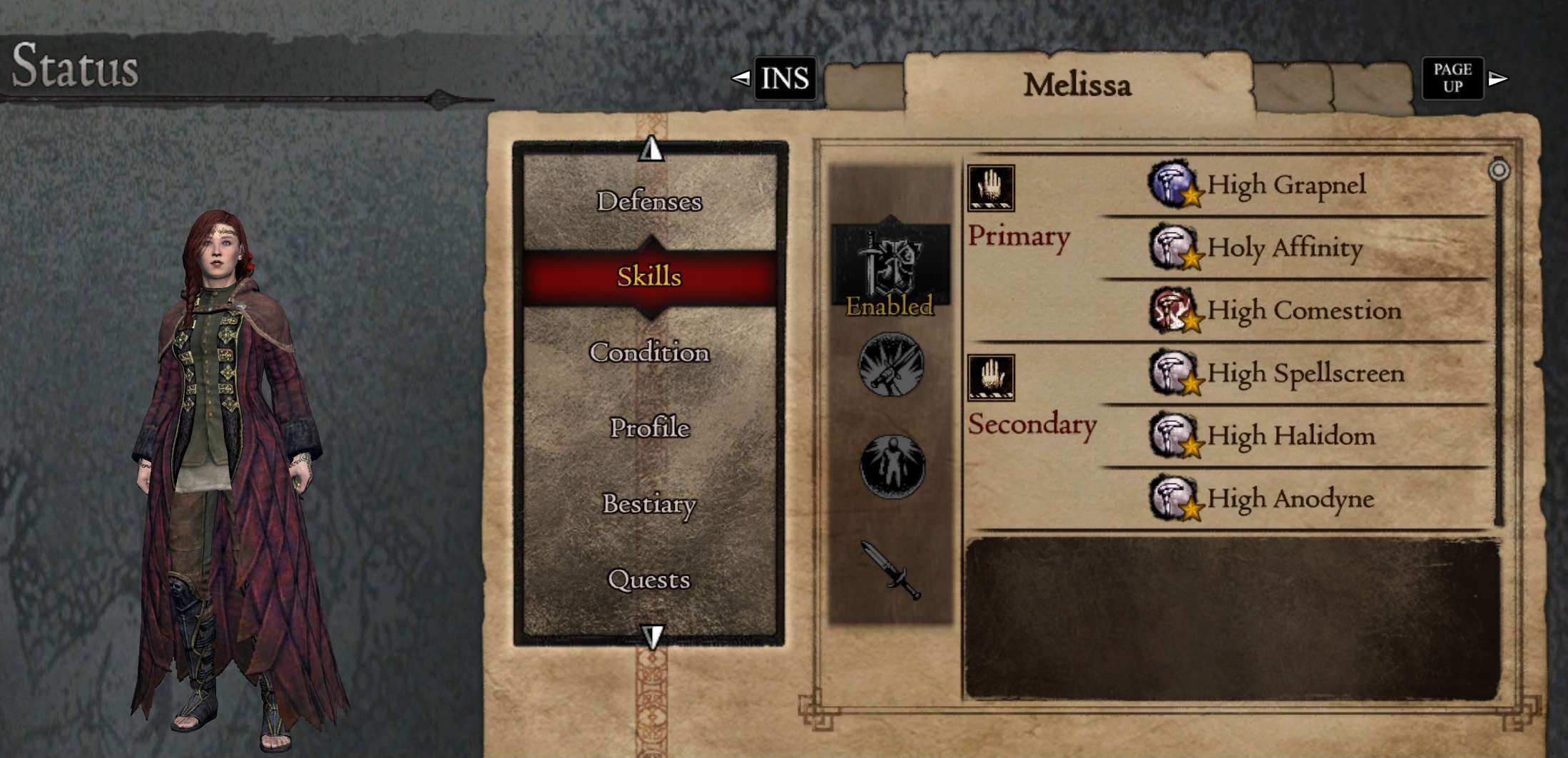1568x758 pixels.
Task: Click the dagger weapon icon
Action: click(x=891, y=570)
